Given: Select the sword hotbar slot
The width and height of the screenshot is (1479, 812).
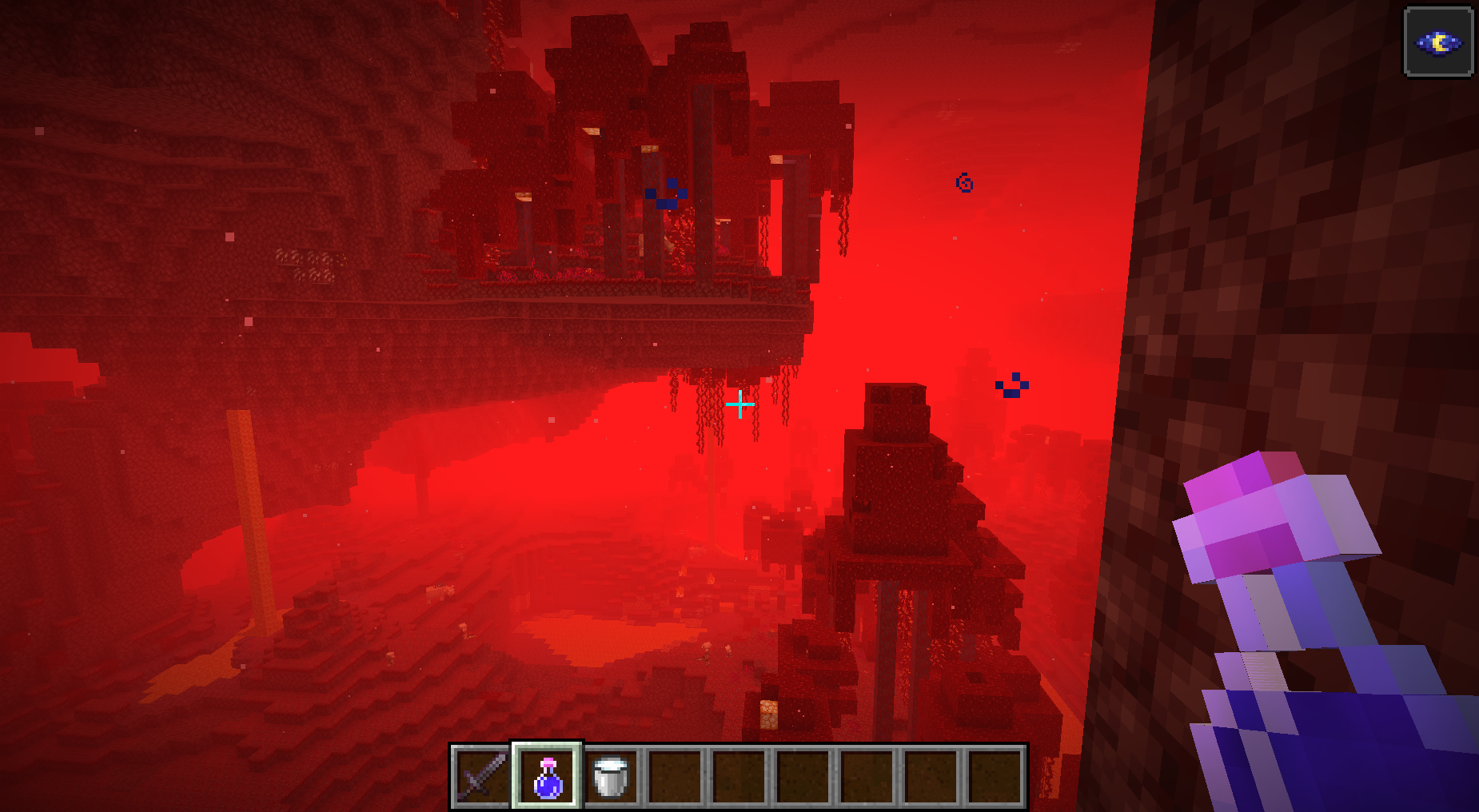Looking at the screenshot, I should (482, 776).
